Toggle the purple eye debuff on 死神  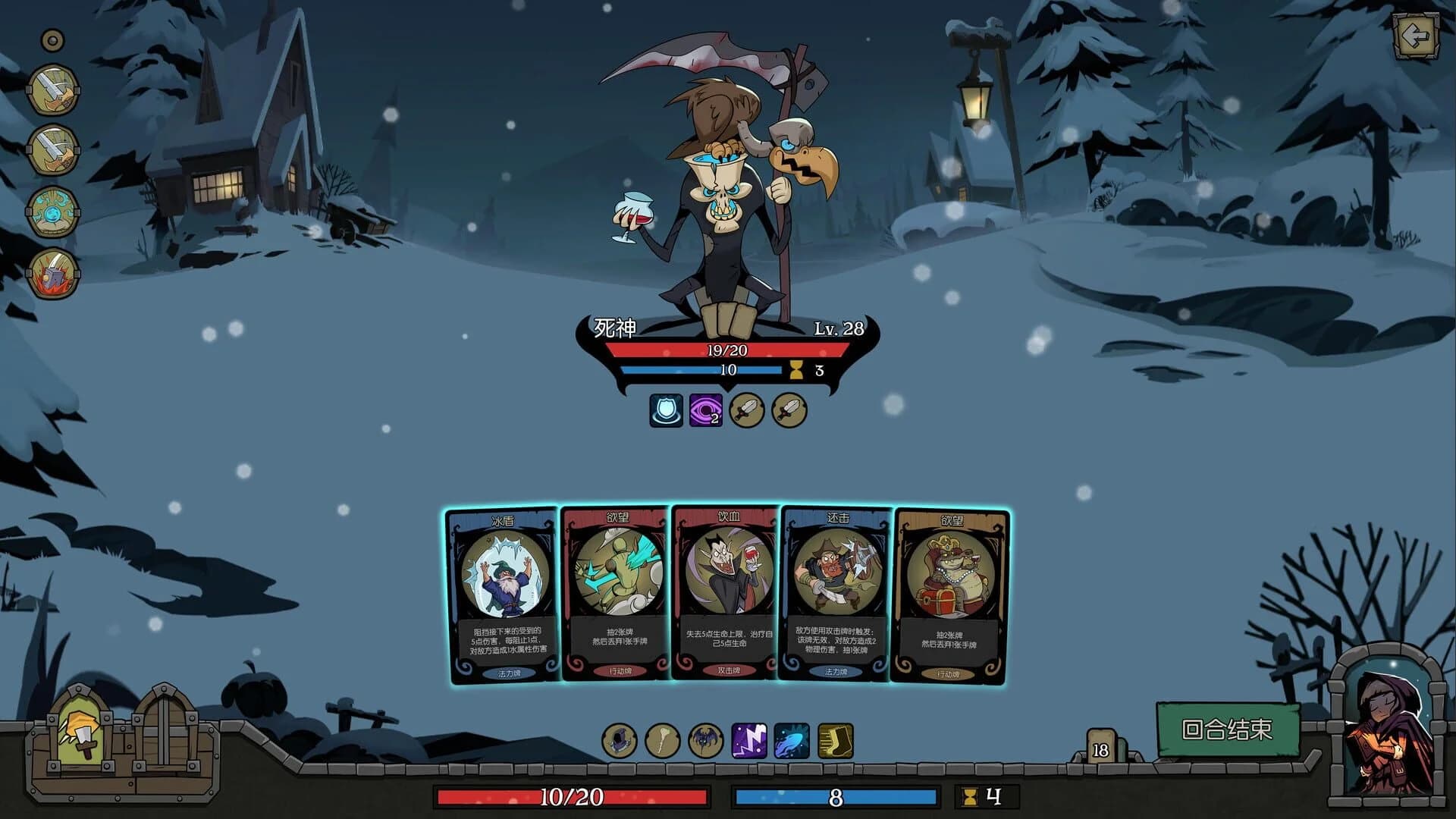click(x=708, y=409)
